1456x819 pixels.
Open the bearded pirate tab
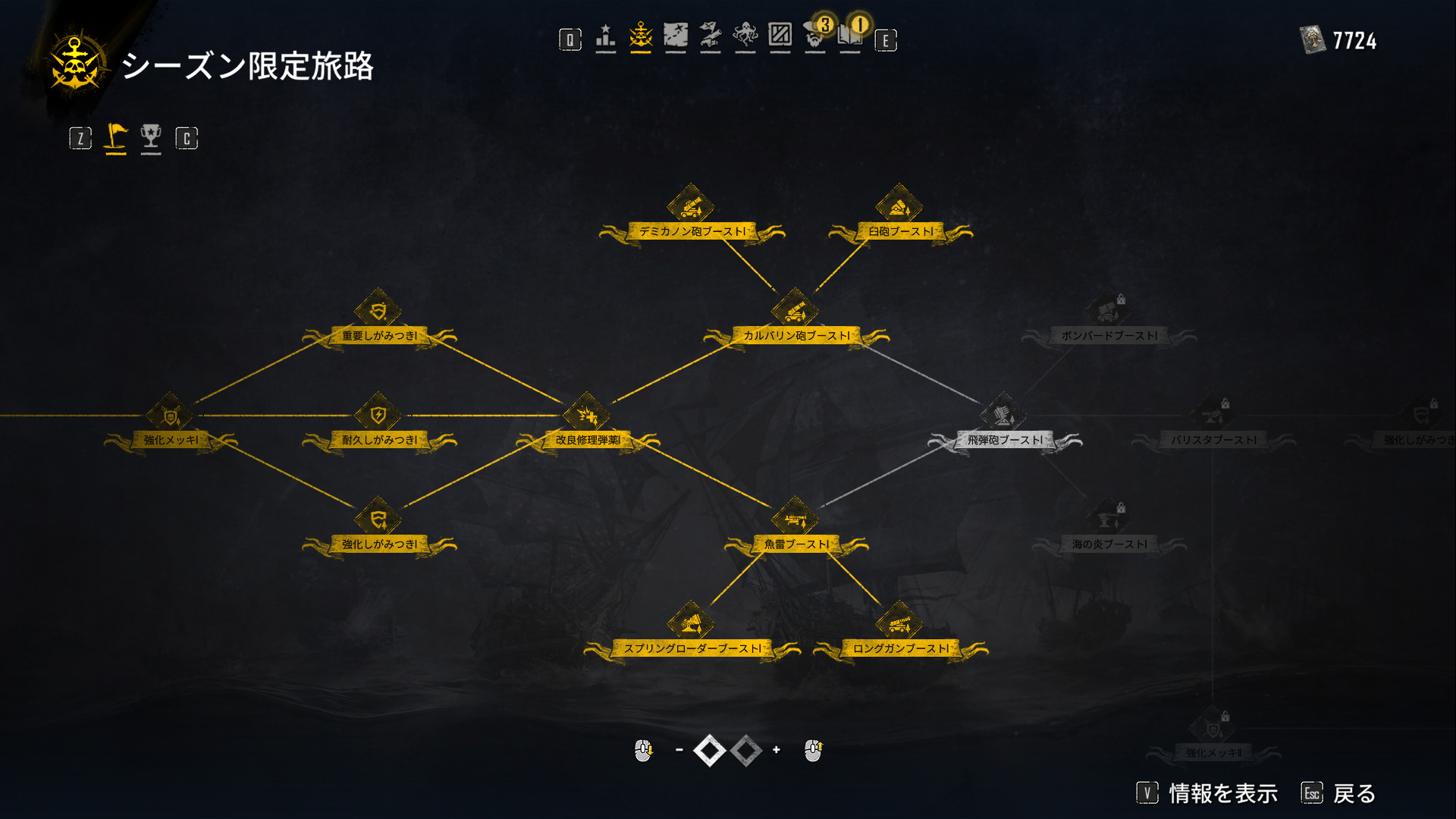815,36
